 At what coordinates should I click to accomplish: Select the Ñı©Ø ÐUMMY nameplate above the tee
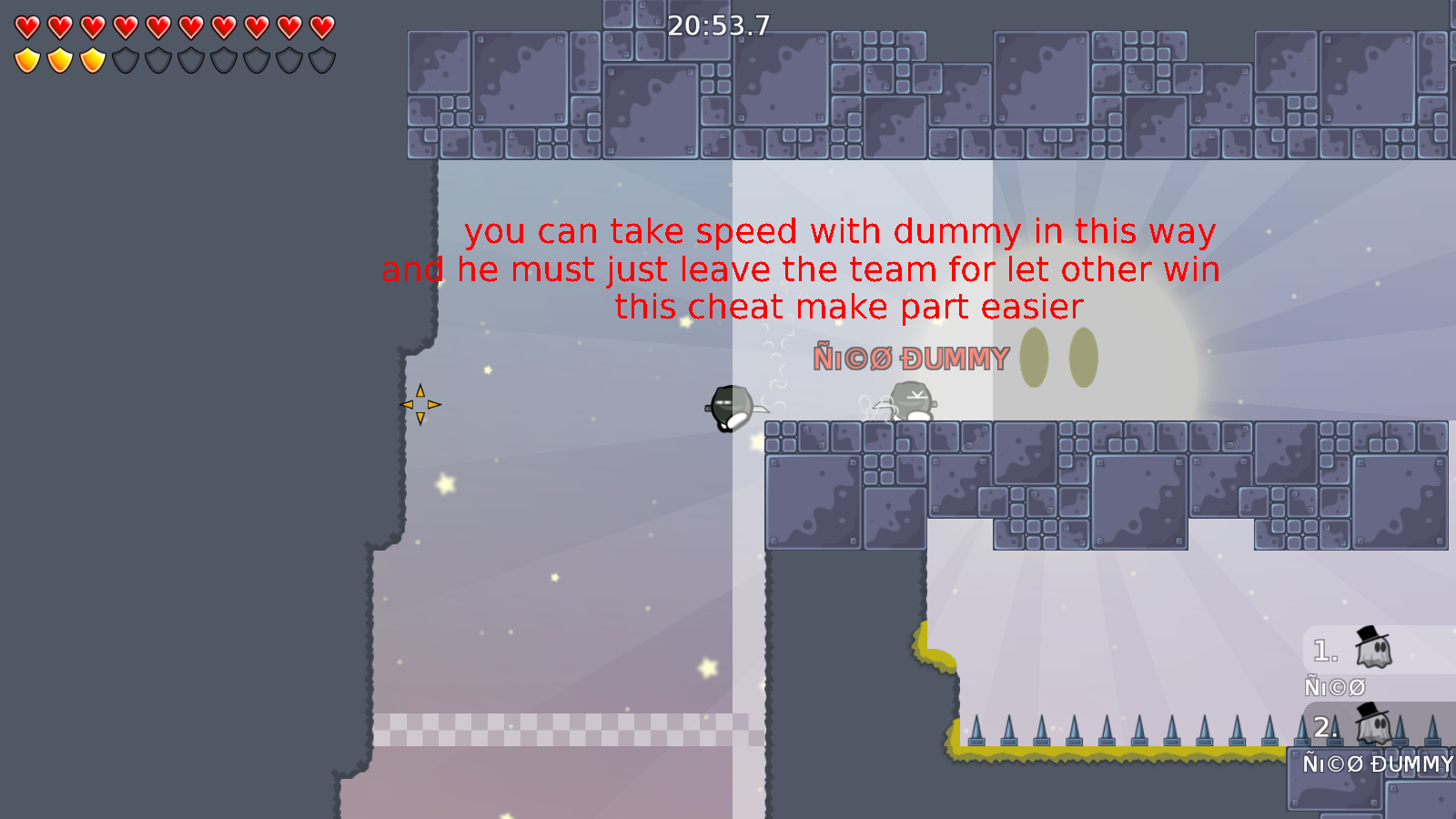pyautogui.click(x=910, y=358)
